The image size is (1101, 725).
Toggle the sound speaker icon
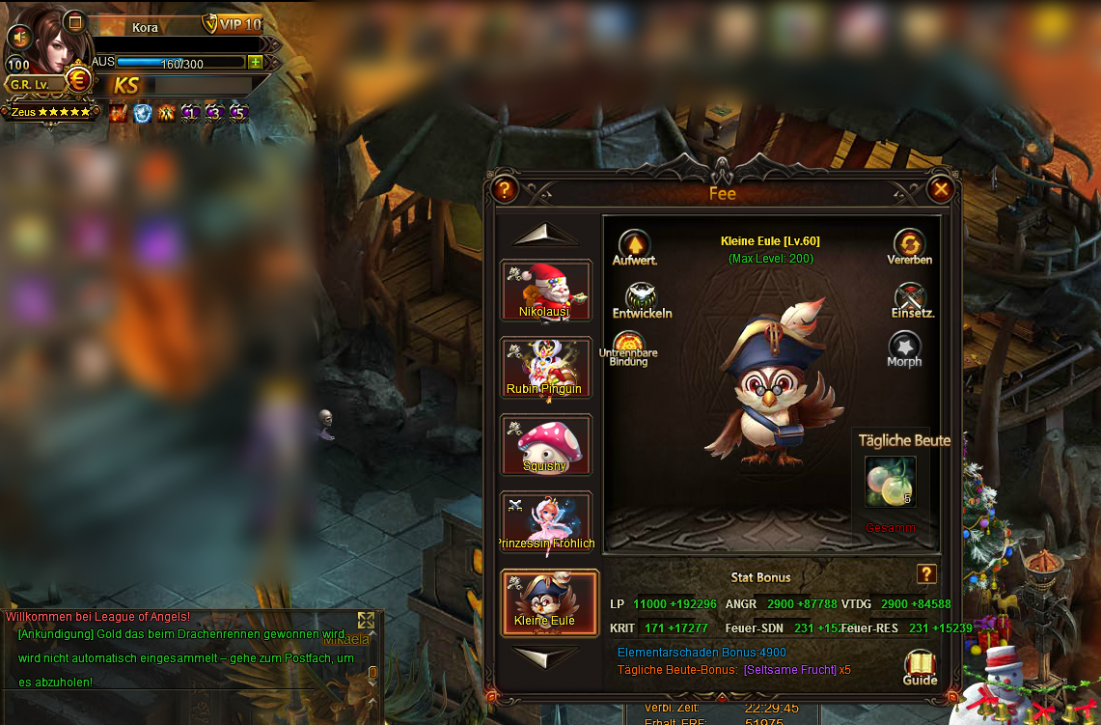[x=18, y=37]
